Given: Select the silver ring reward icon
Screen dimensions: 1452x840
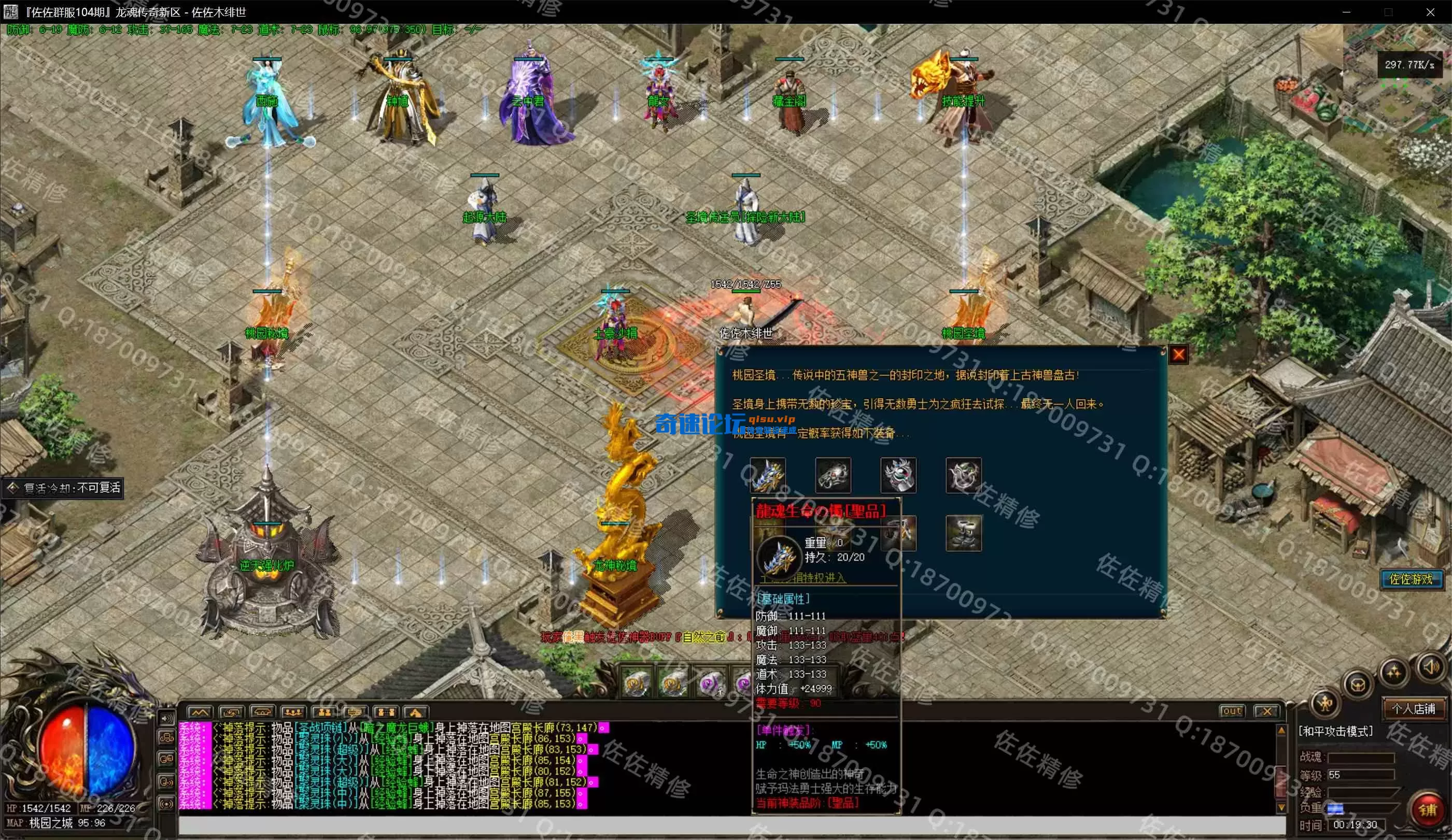Looking at the screenshot, I should pyautogui.click(x=833, y=475).
